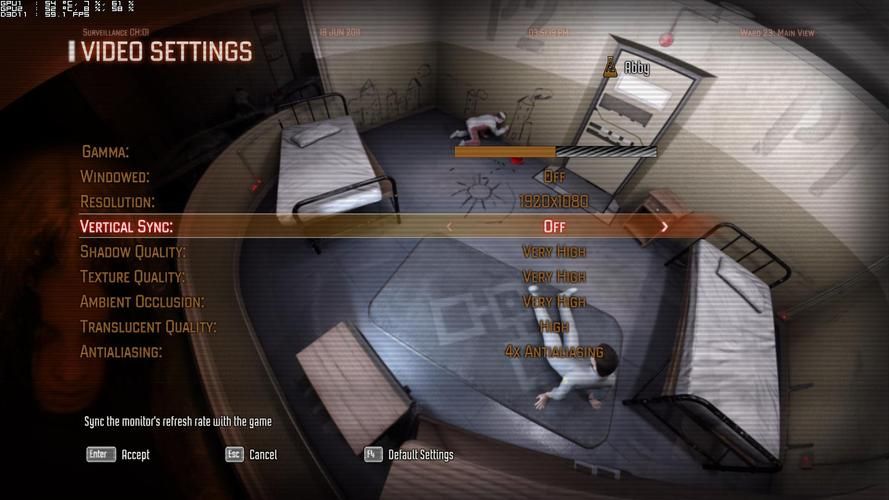
Task: Adjust the Gamma slider bar
Action: pyautogui.click(x=555, y=152)
